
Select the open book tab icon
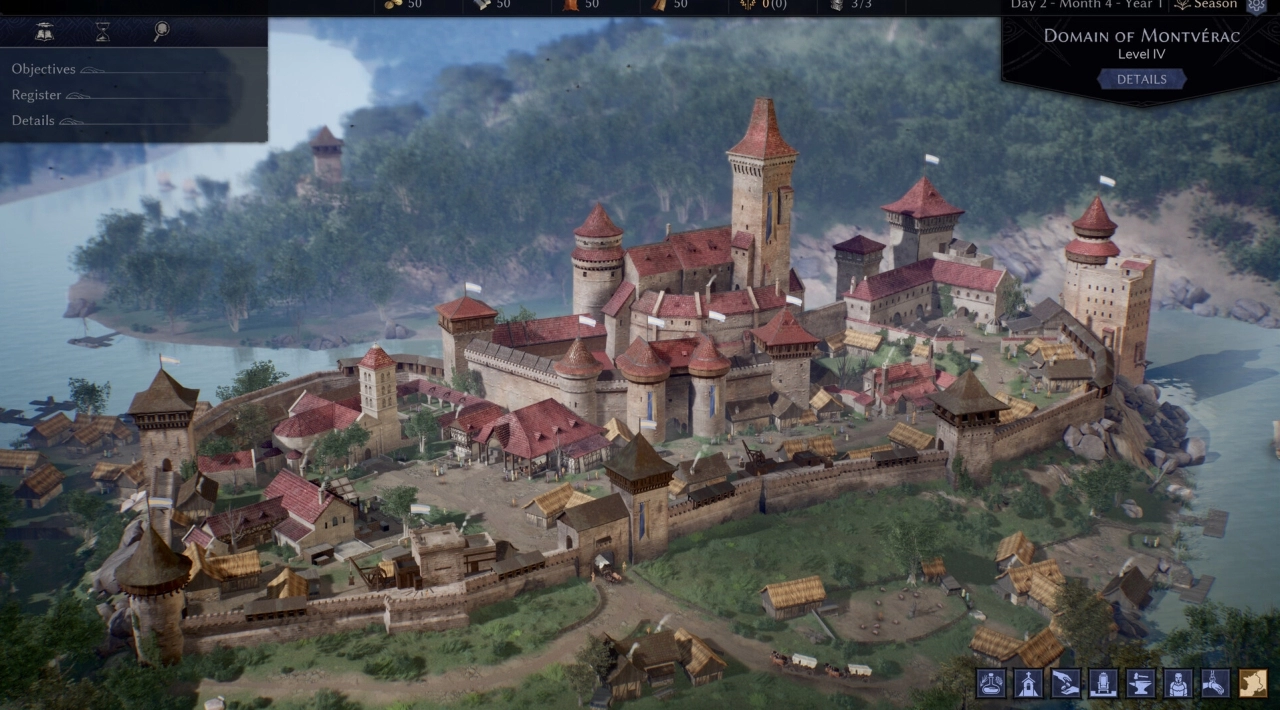point(44,32)
